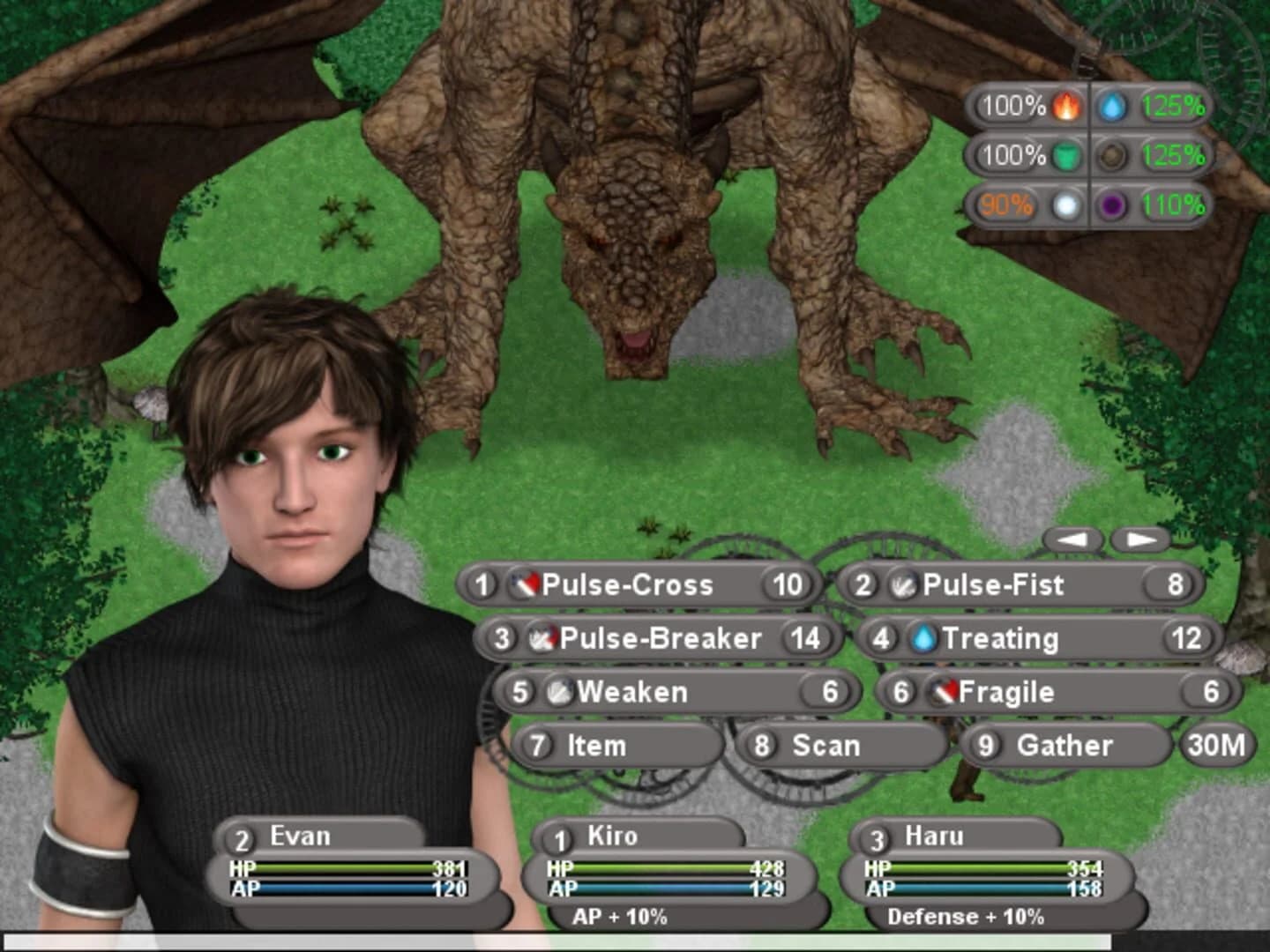This screenshot has width=1270, height=952.
Task: Click the white light element orb
Action: [x=1065, y=205]
